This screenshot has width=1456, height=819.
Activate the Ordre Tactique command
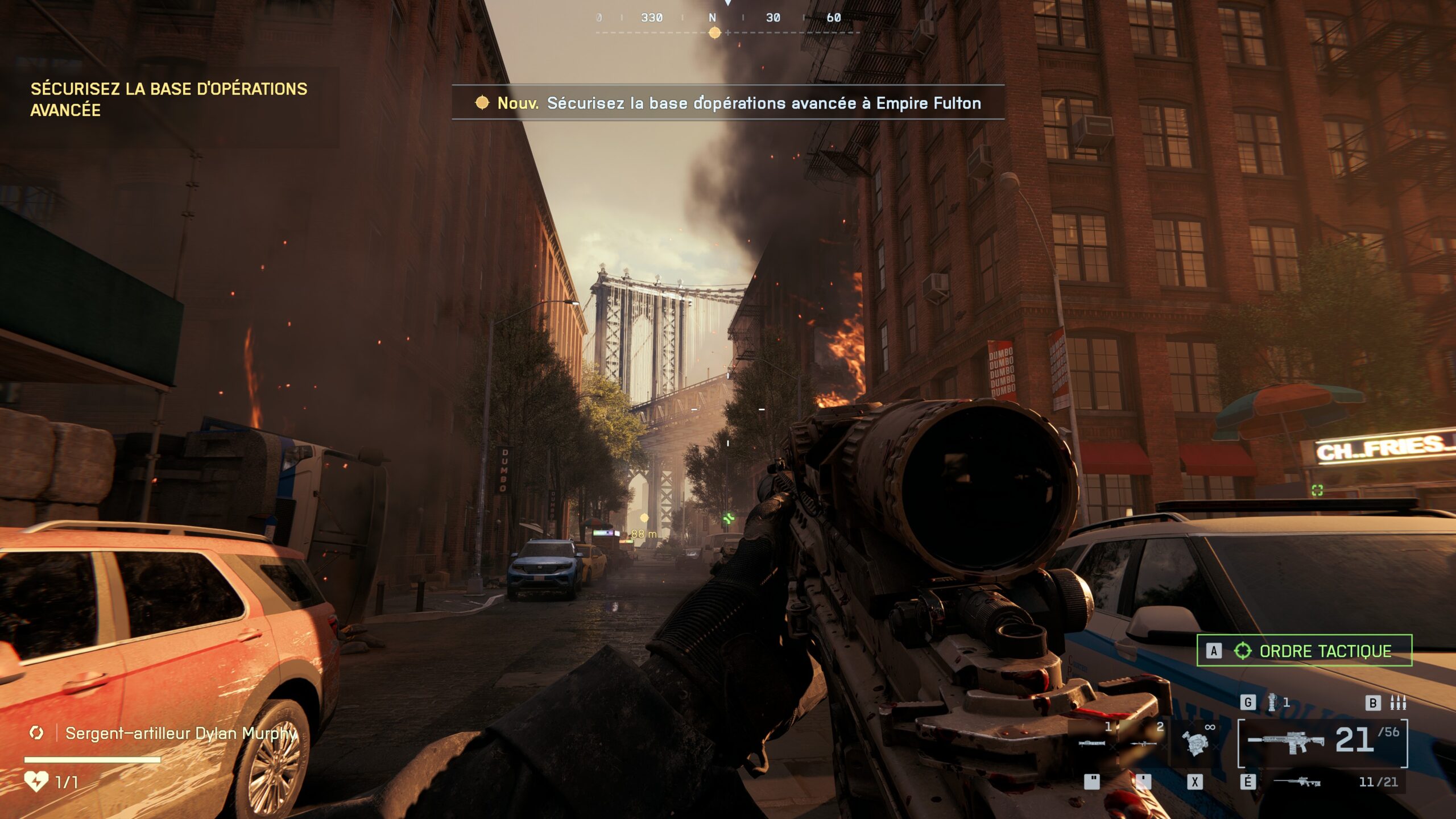[1304, 651]
